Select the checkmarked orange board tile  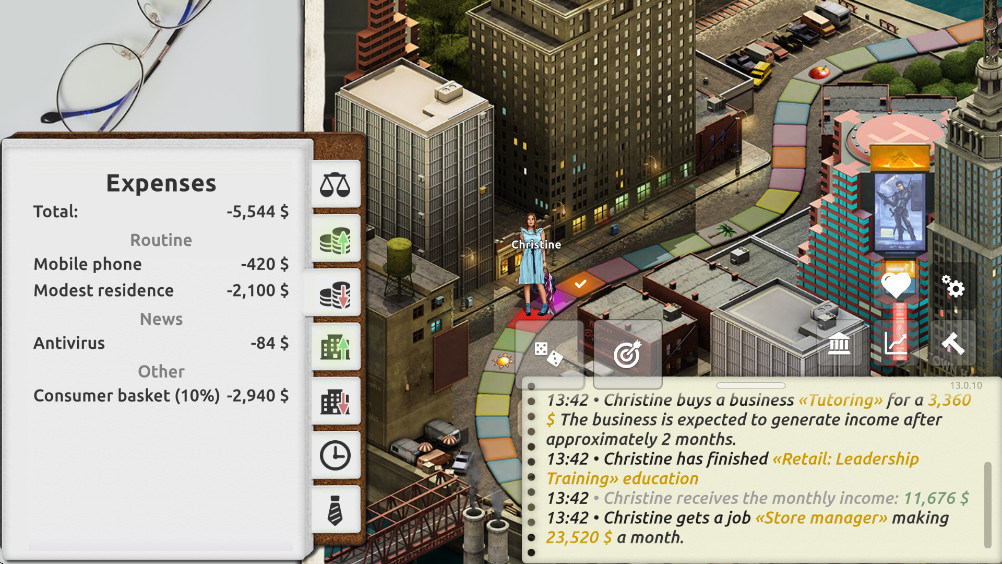(x=580, y=284)
